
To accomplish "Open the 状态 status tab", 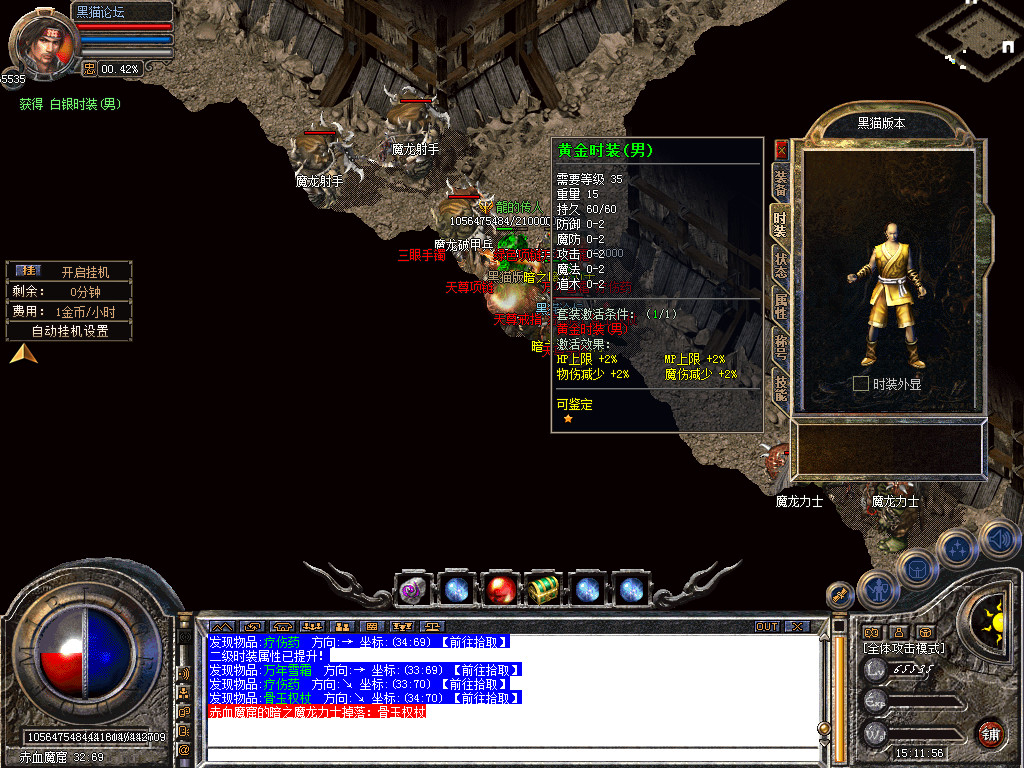I will [781, 266].
